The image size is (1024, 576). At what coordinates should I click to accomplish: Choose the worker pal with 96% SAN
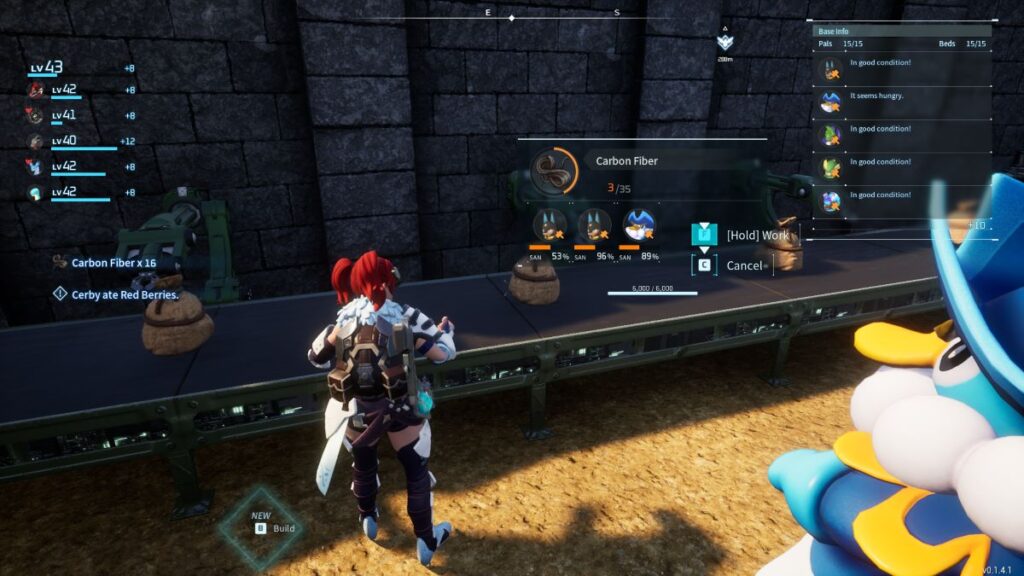tap(594, 225)
